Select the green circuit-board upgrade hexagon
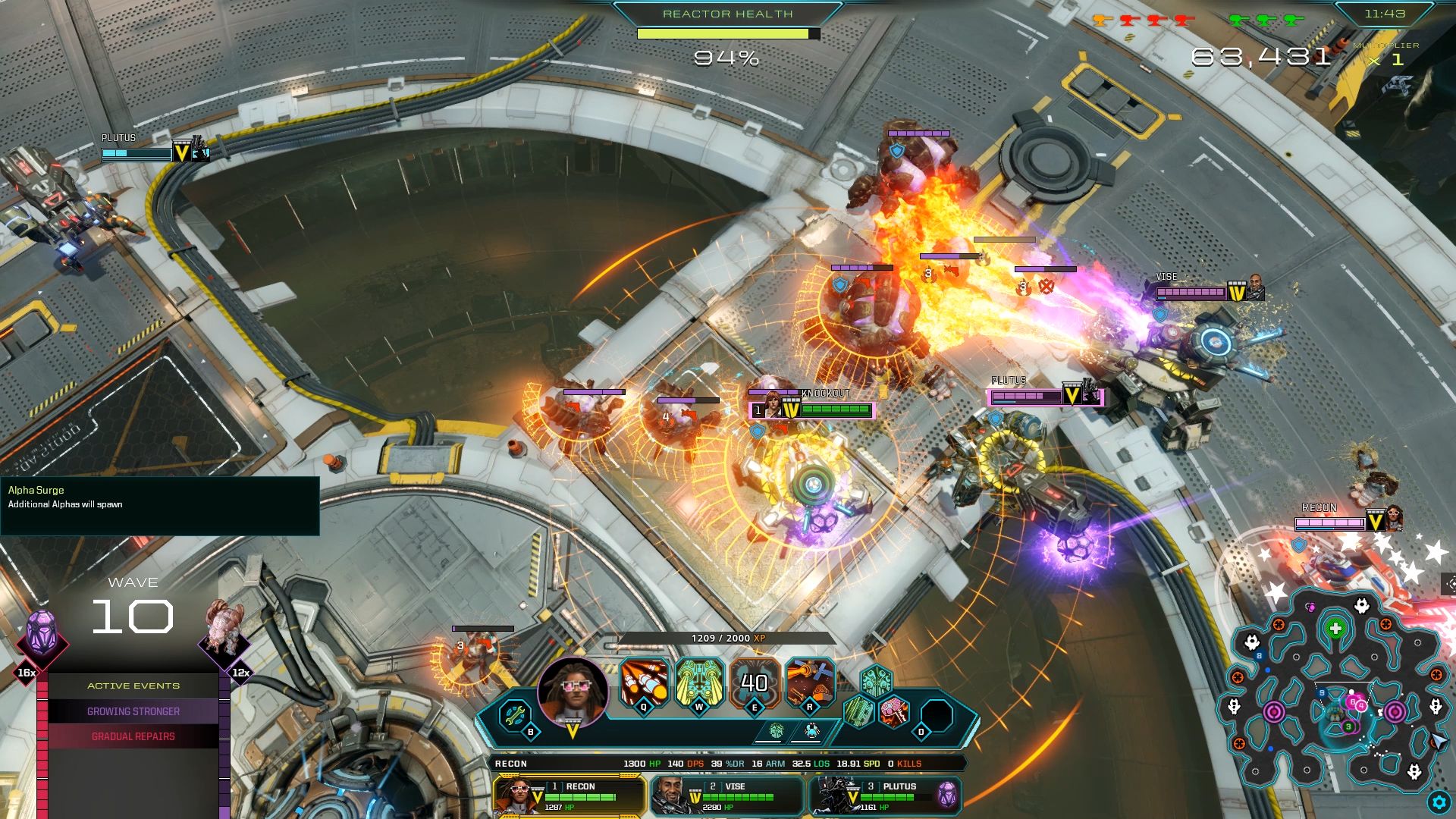The image size is (1456, 819). tap(859, 712)
